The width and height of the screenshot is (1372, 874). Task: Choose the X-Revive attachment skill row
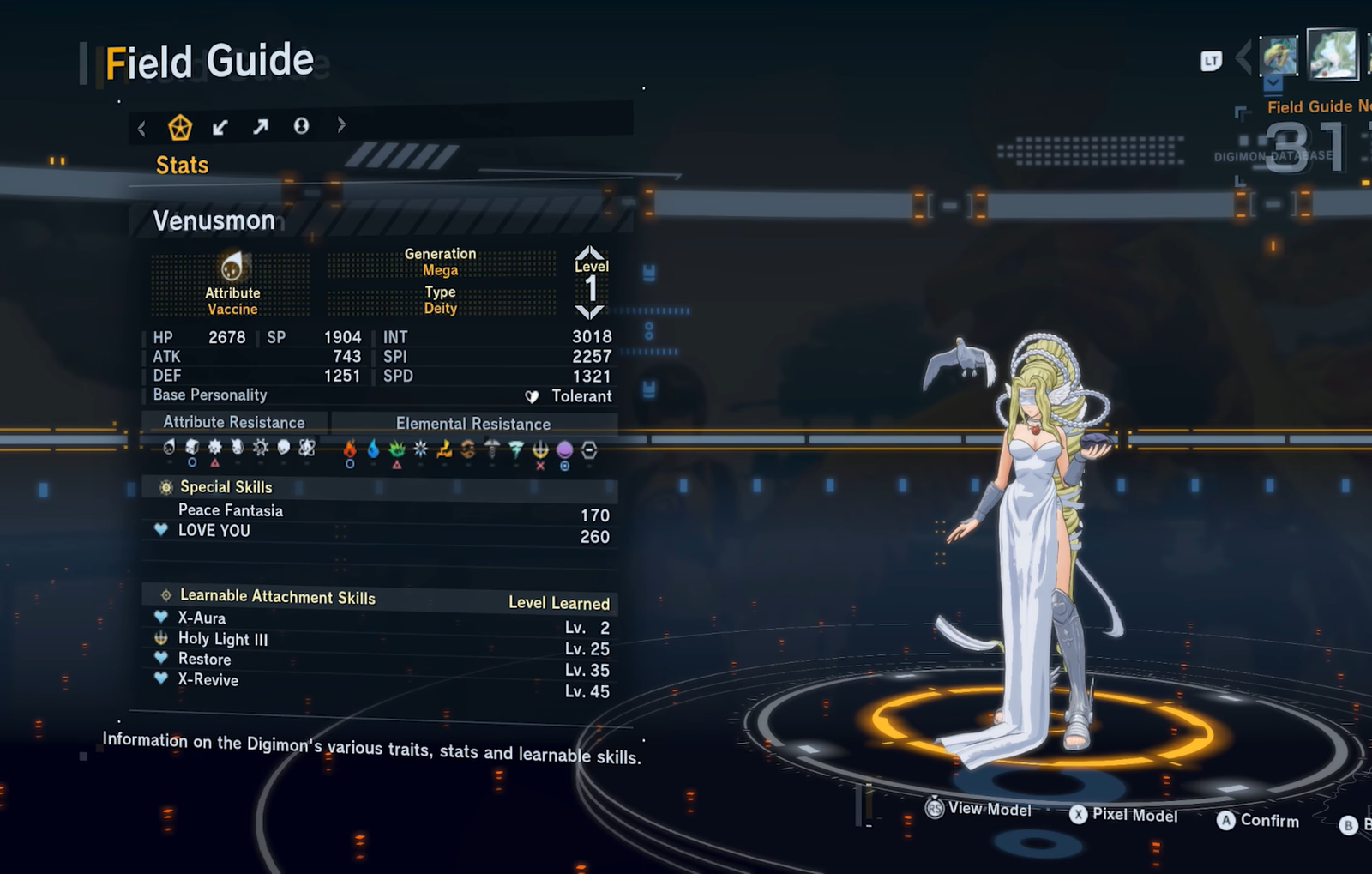(x=208, y=680)
